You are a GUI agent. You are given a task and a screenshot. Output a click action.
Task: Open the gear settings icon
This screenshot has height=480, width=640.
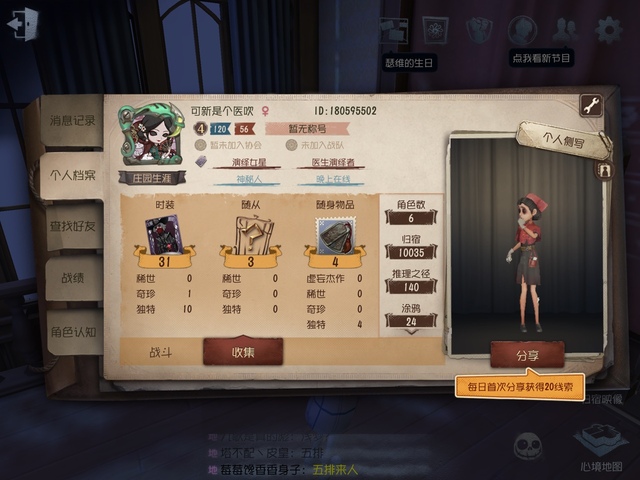[x=608, y=29]
